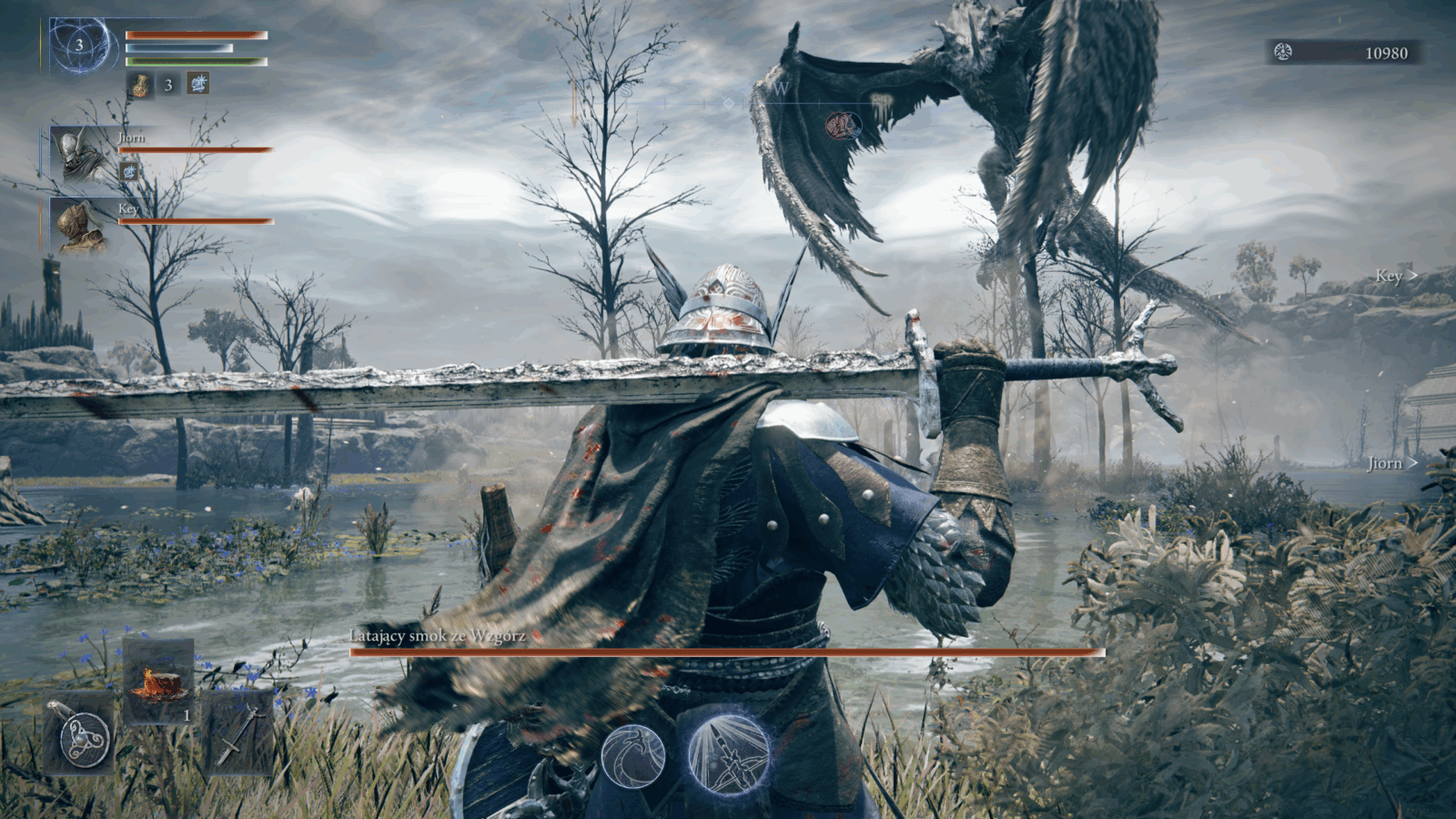Click the level 3 circular emblem
This screenshot has height=819, width=1456.
80,45
